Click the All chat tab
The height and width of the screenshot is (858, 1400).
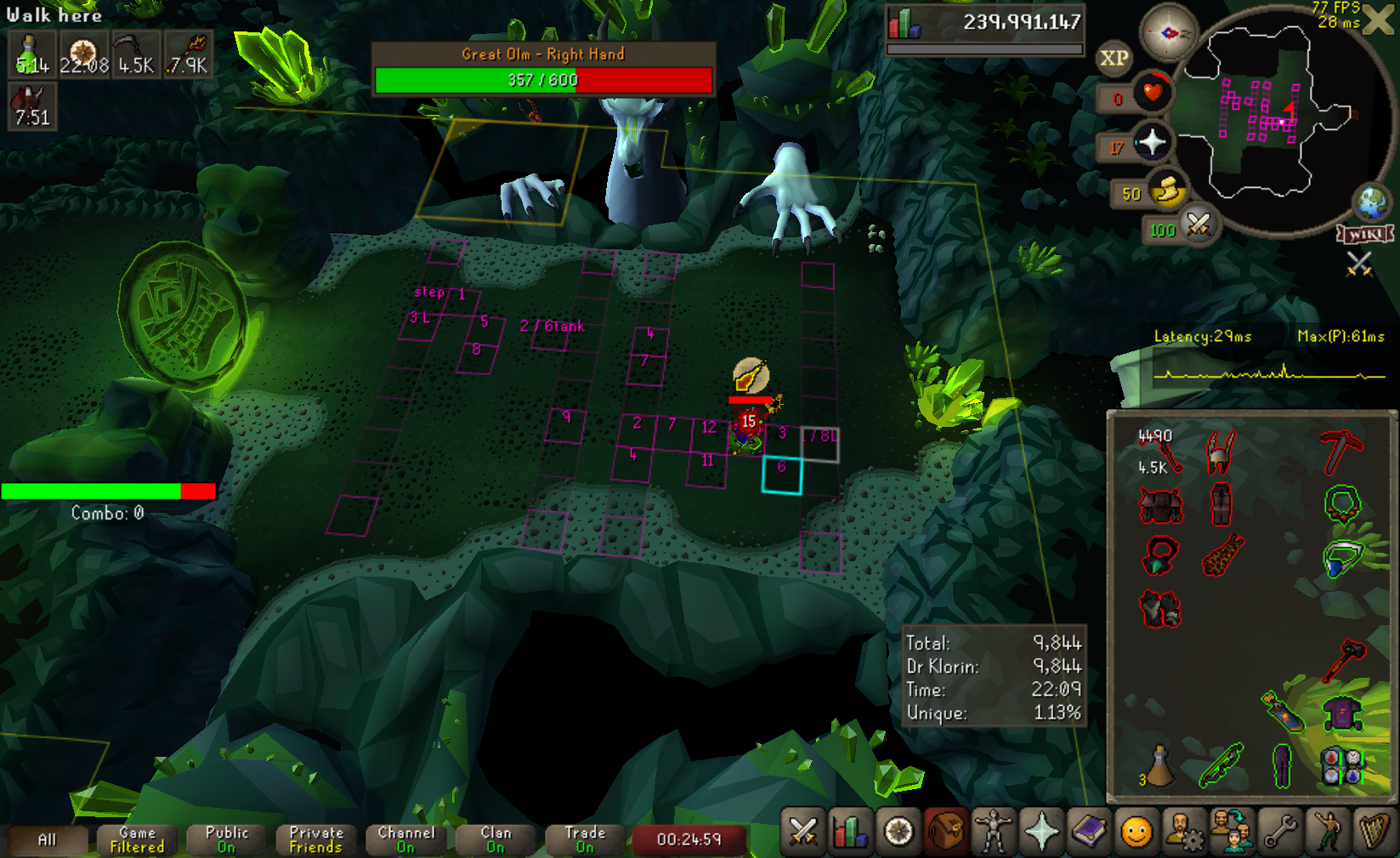tap(47, 839)
